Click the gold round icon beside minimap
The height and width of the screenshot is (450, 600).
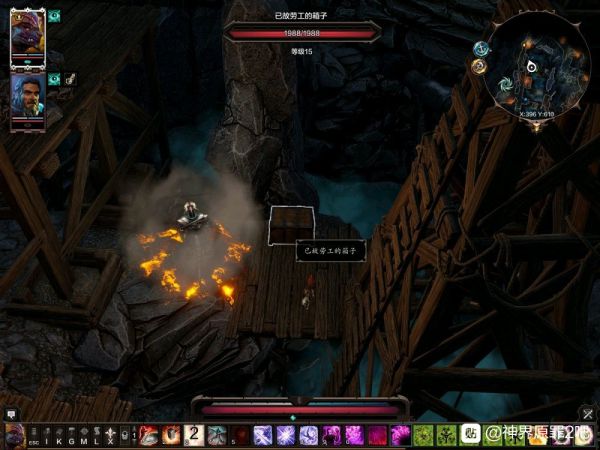pyautogui.click(x=478, y=66)
